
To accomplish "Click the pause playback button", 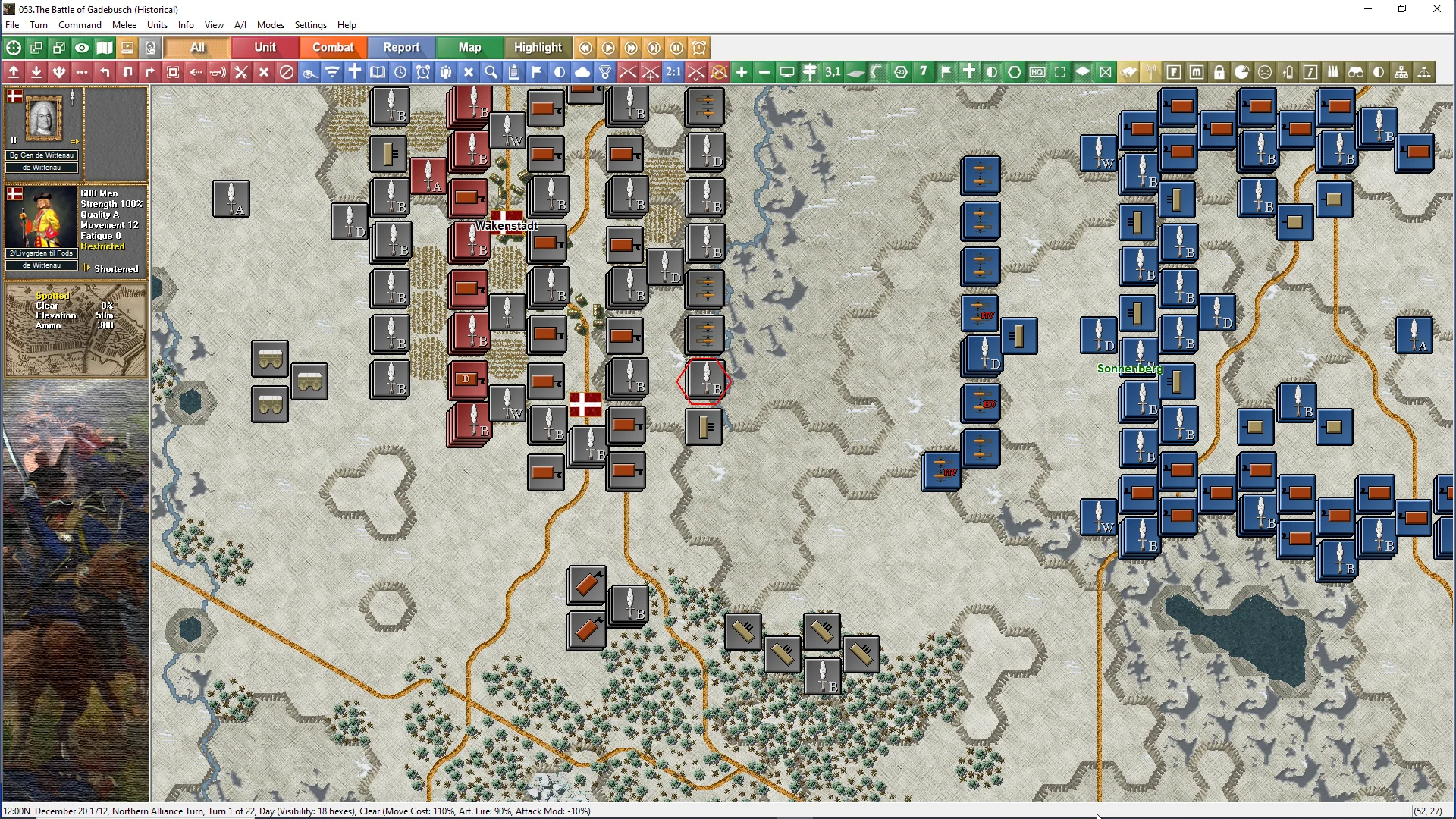I will (x=676, y=48).
